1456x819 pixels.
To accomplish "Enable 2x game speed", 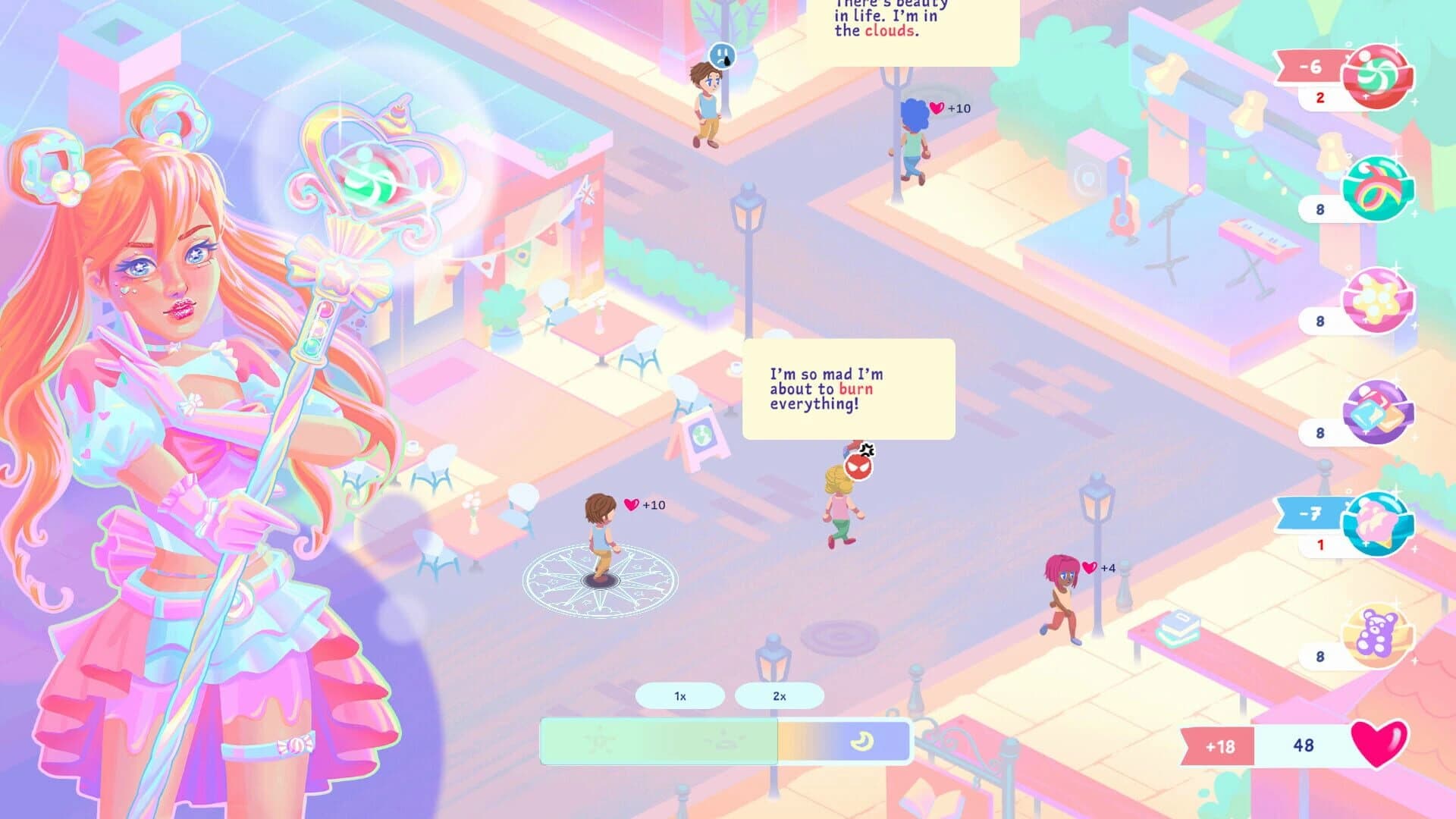I will pos(779,694).
